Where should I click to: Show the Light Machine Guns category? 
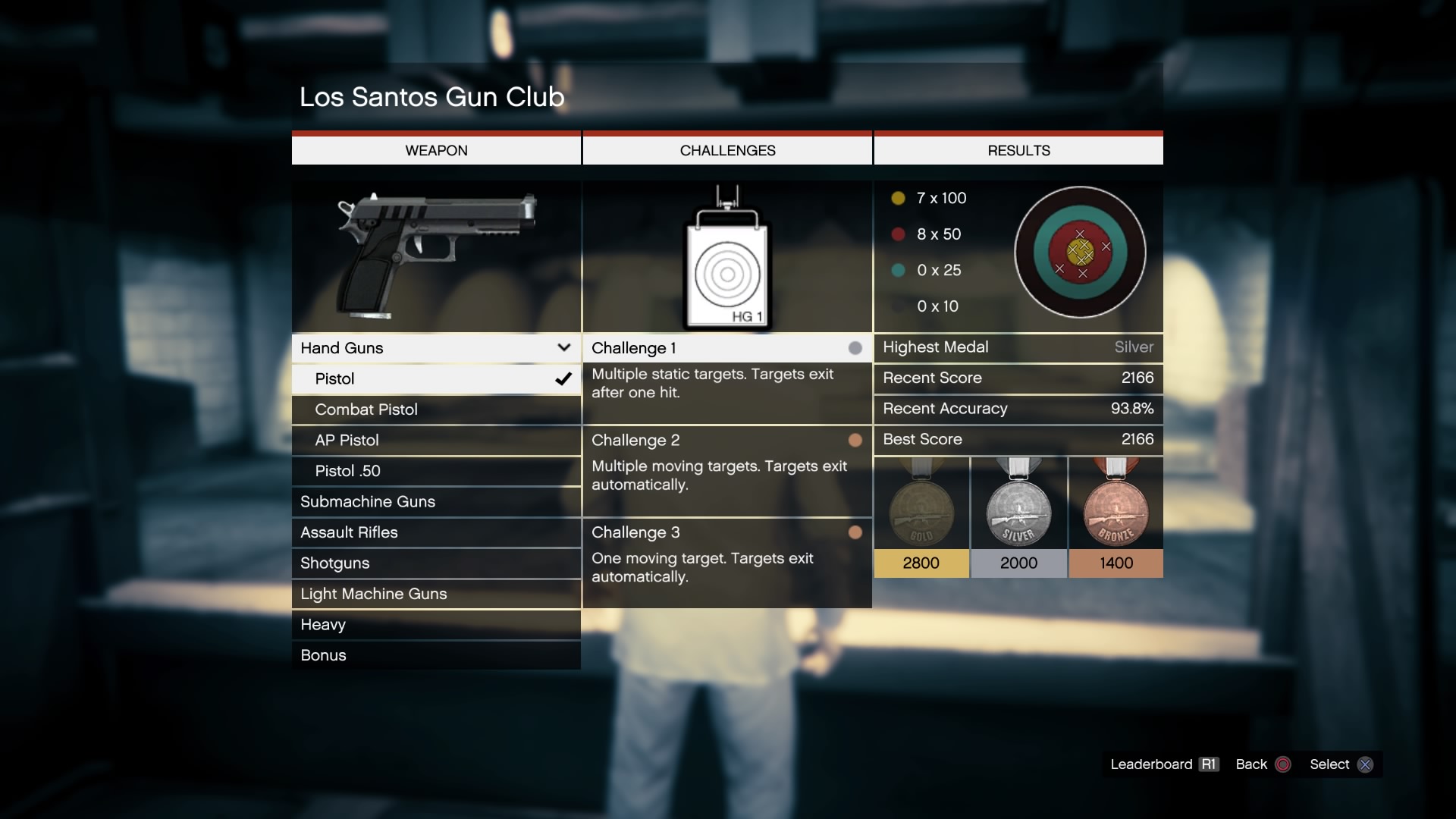[435, 594]
